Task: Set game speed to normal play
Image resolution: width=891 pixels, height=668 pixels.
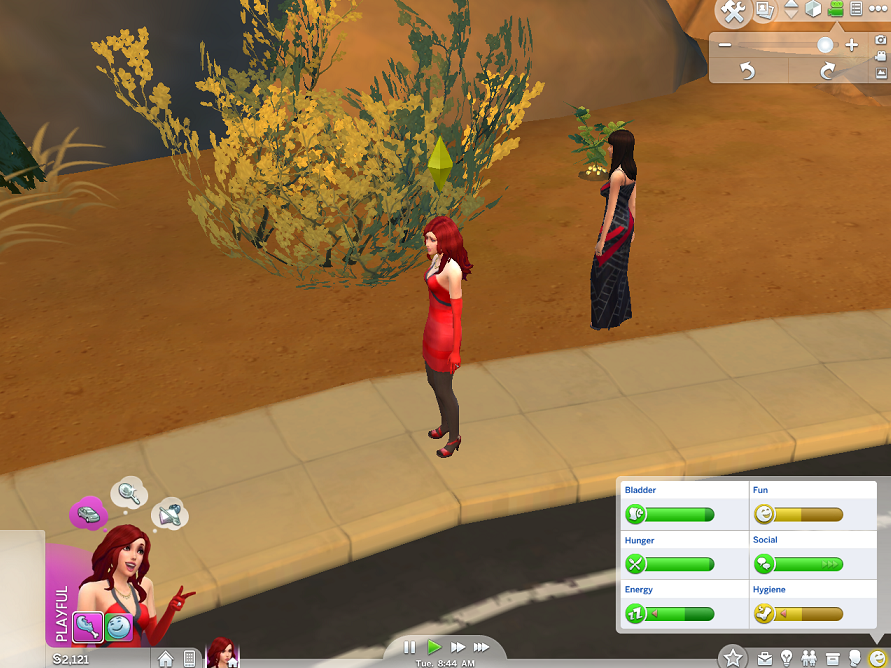Action: [x=434, y=648]
